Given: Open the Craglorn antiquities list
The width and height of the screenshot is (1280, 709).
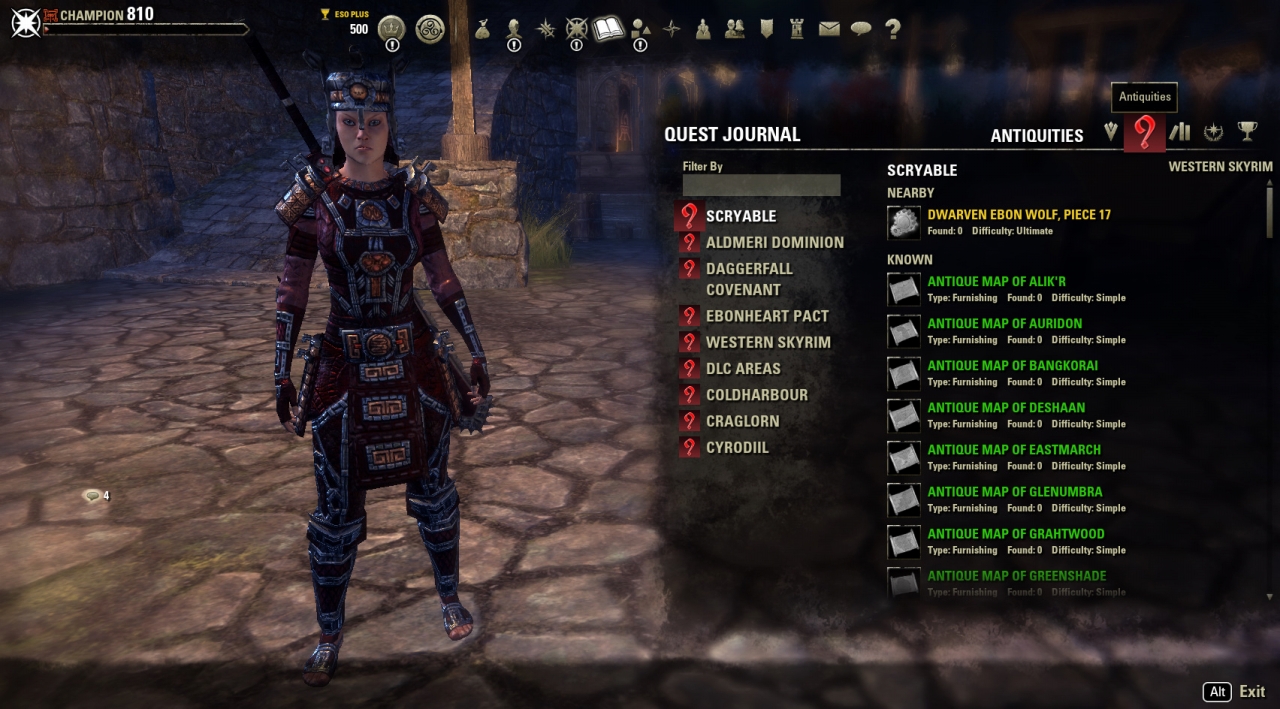Looking at the screenshot, I should click(x=742, y=421).
